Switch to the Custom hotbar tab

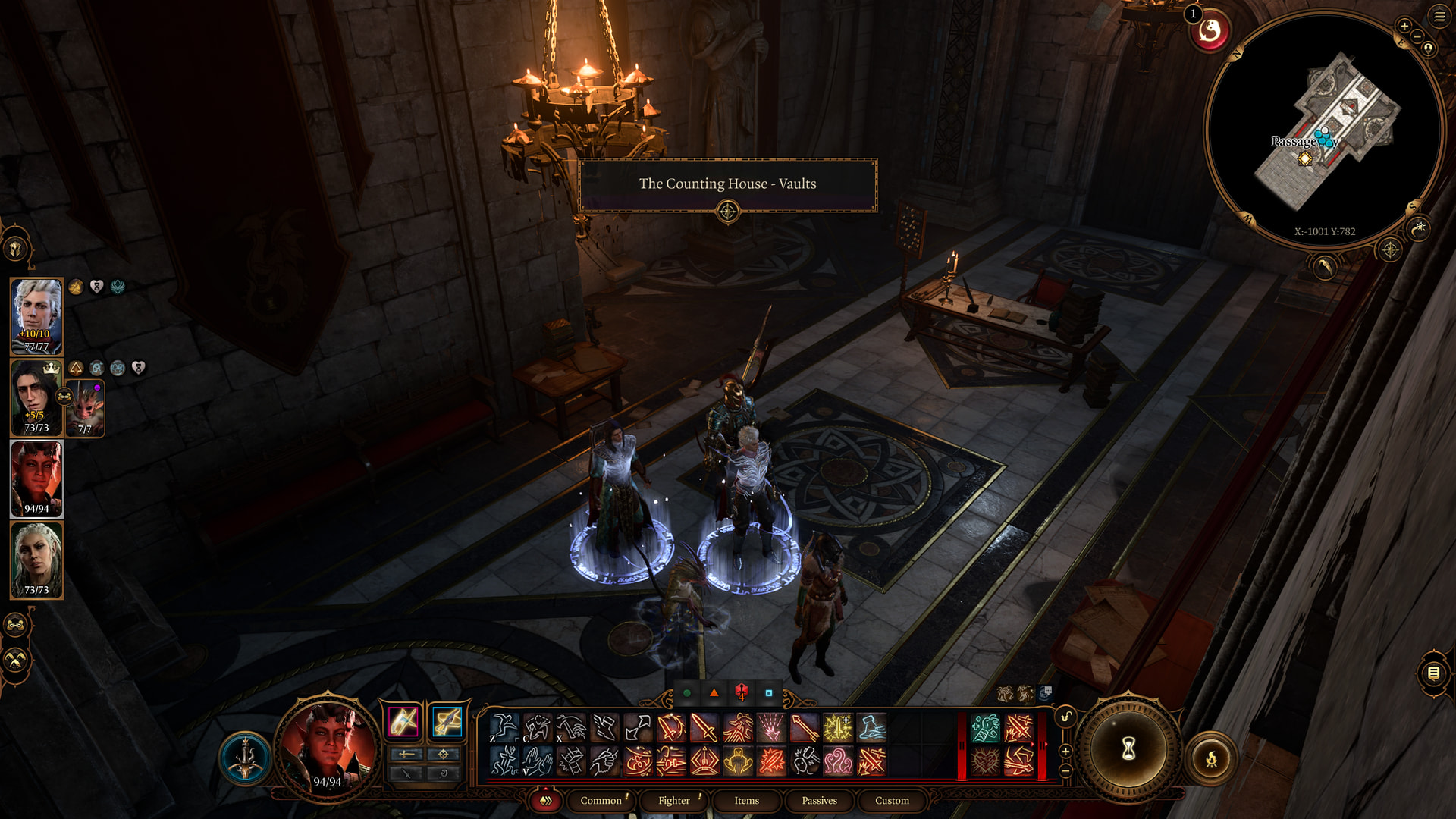pos(892,800)
